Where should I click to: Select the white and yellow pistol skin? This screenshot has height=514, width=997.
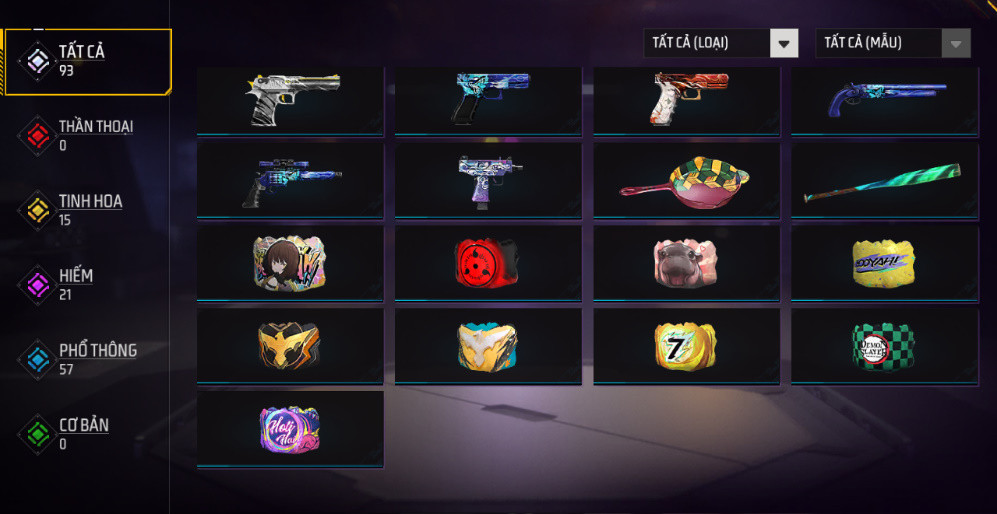pos(290,100)
